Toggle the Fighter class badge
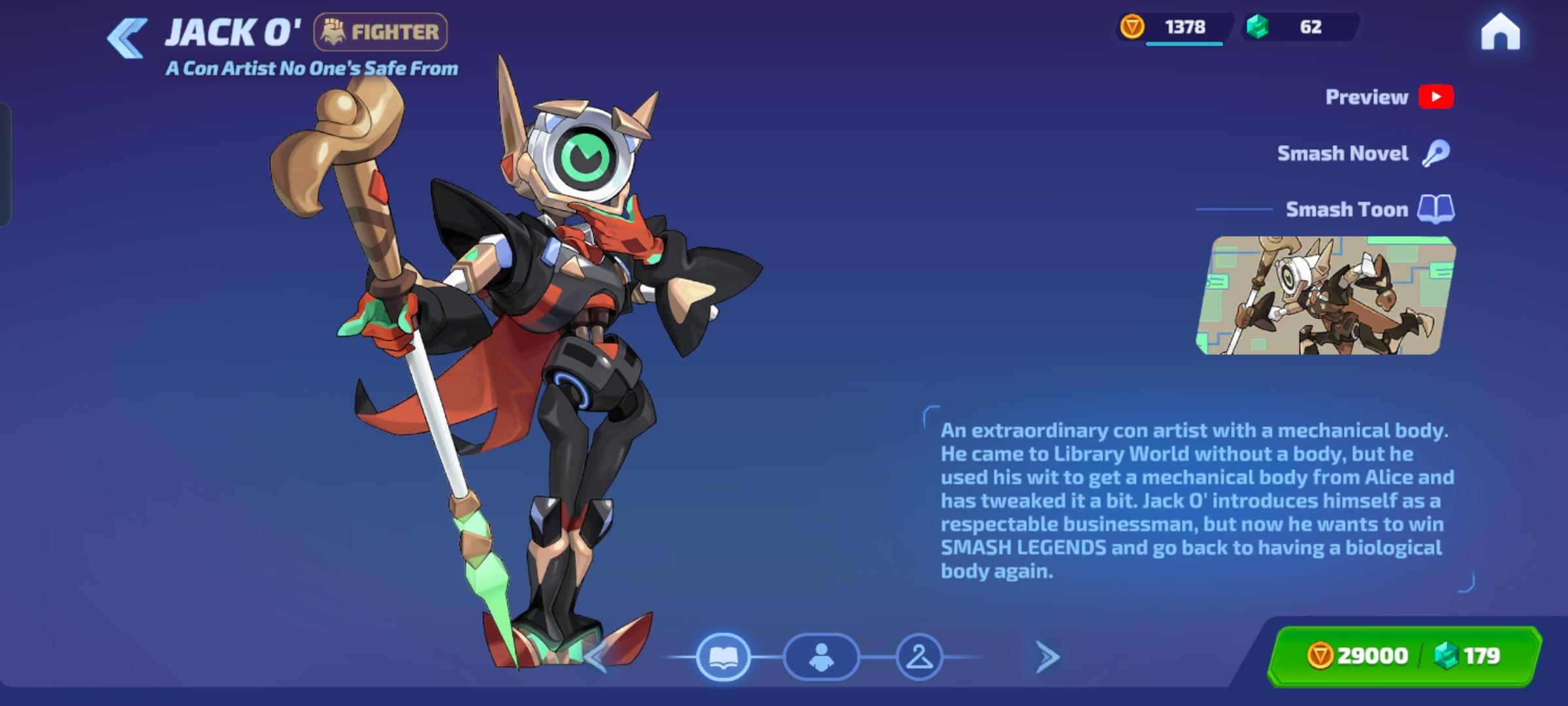Screen dimensions: 1568x706 click(x=380, y=30)
